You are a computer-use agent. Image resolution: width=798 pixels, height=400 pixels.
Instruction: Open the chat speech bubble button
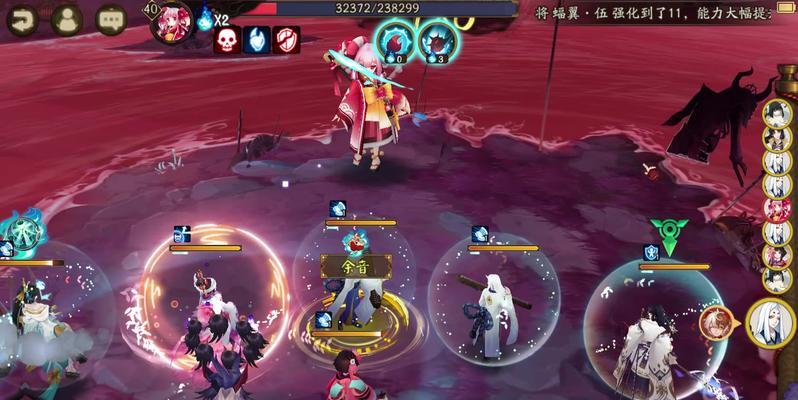pyautogui.click(x=110, y=18)
